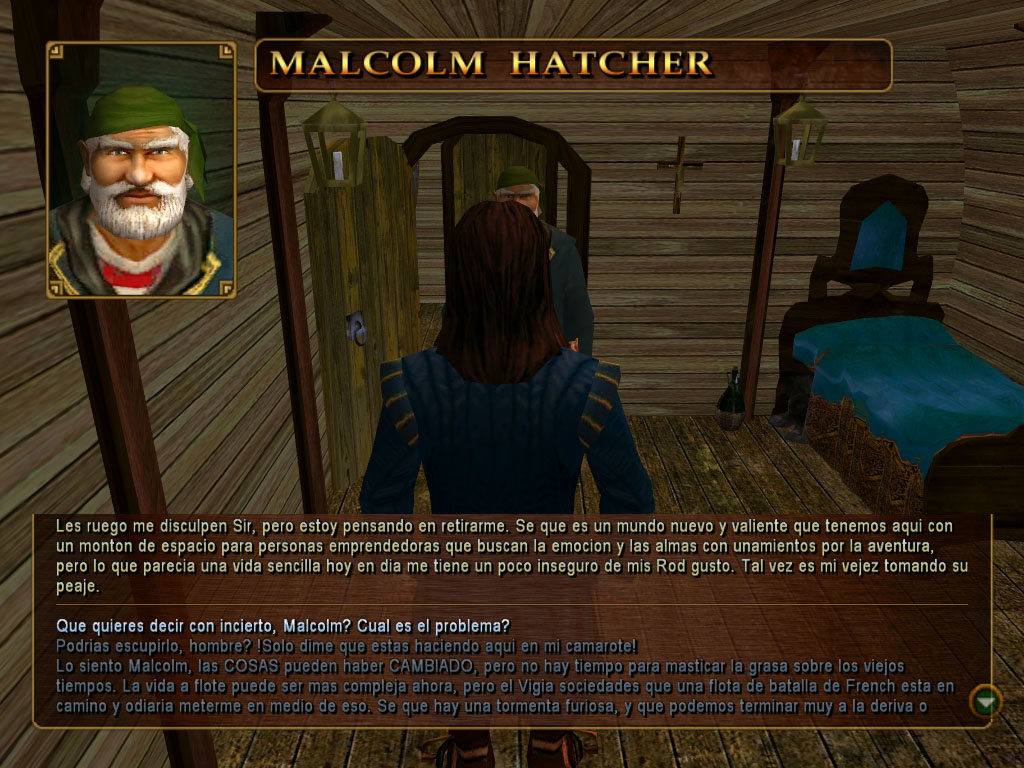Choose reply "Que quieres decir con incierto, Malcolm?"
This screenshot has width=1024, height=768.
(282, 626)
